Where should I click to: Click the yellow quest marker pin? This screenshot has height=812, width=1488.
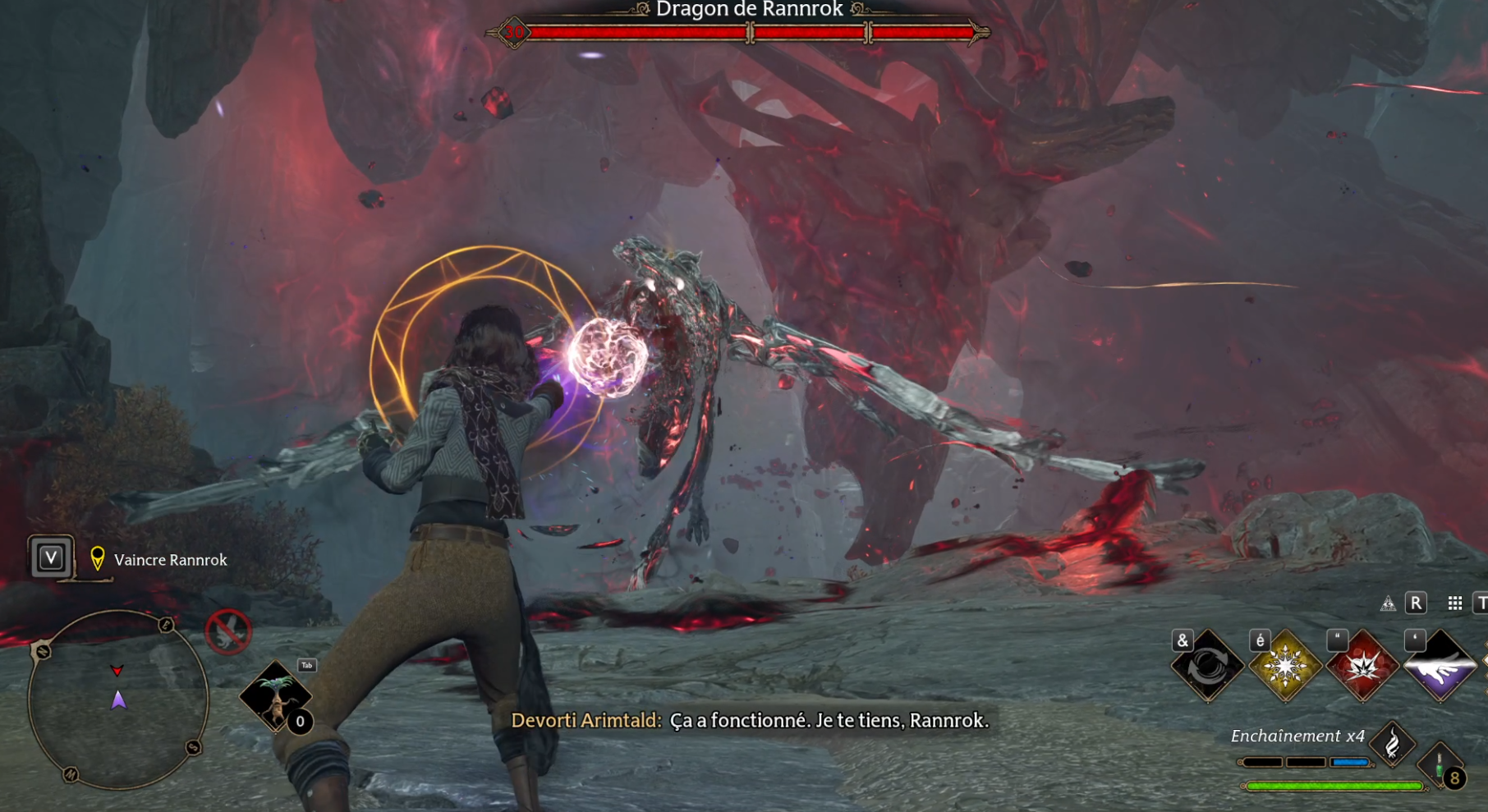point(98,559)
